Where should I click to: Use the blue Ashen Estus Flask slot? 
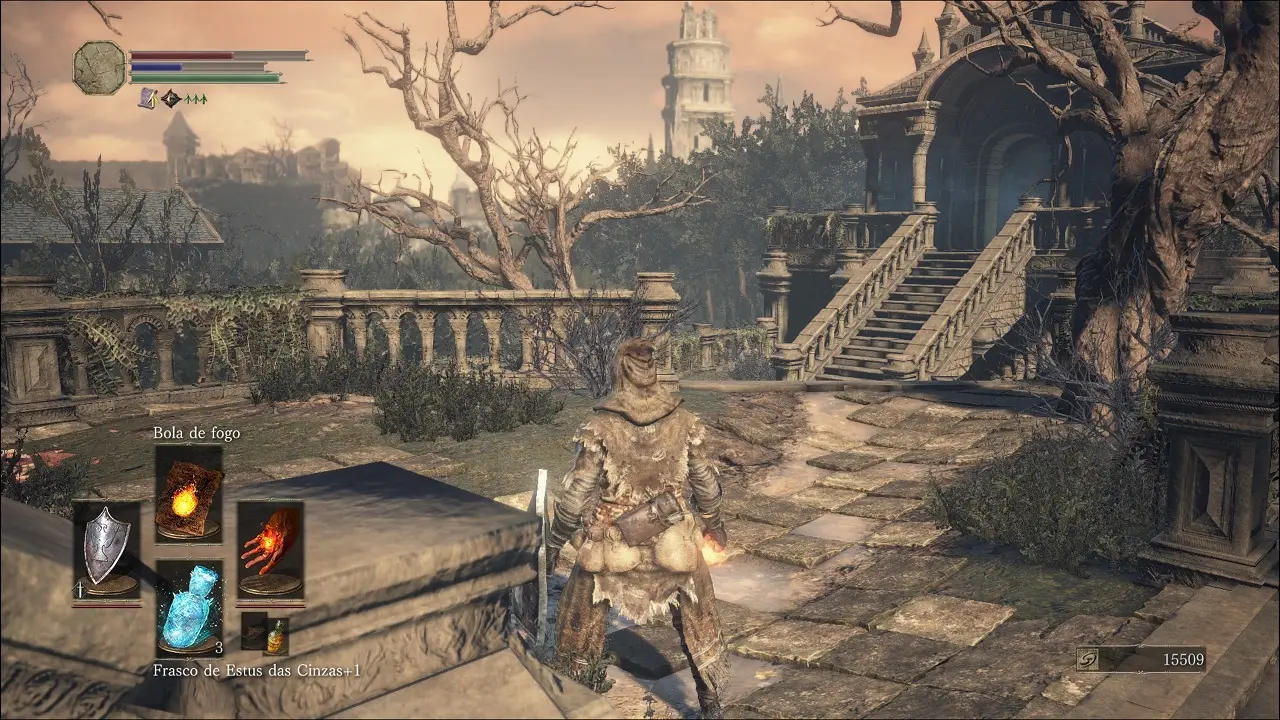click(x=188, y=605)
